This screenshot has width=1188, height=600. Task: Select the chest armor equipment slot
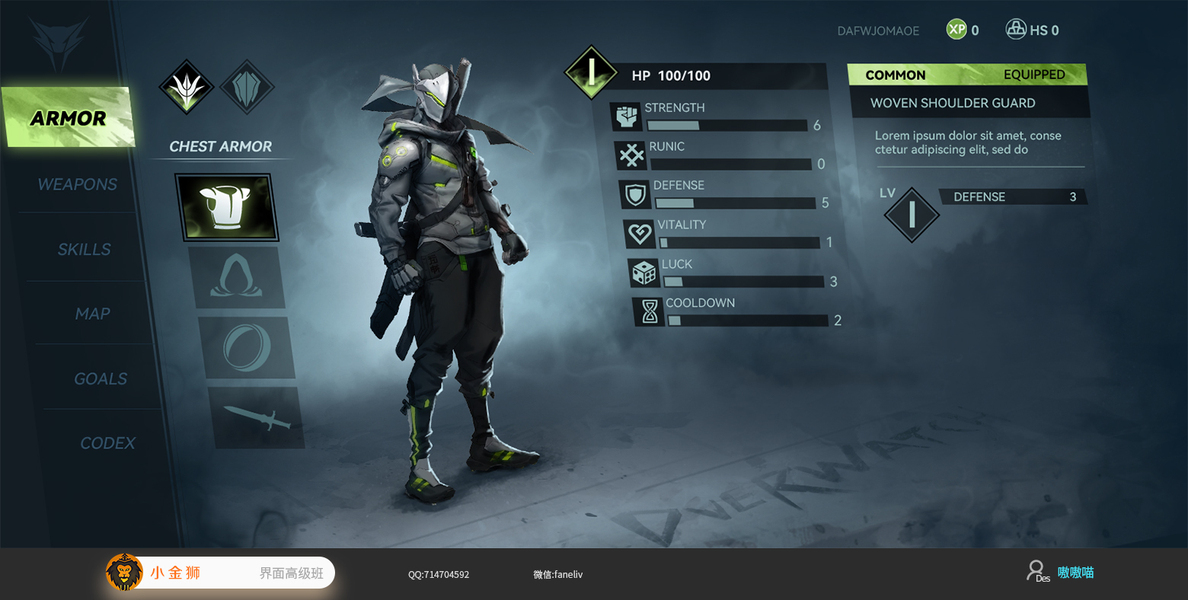click(x=225, y=207)
